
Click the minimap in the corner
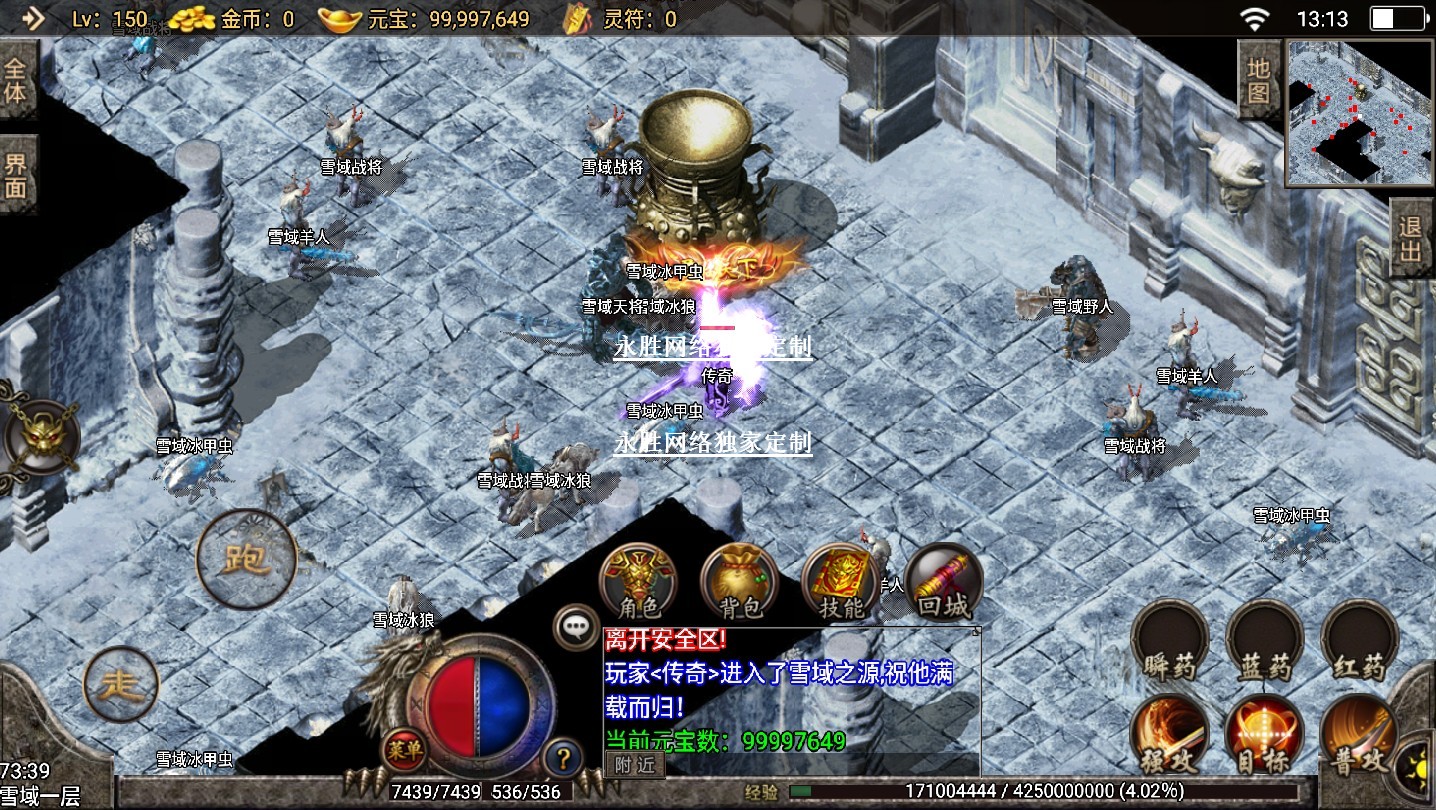(x=1359, y=113)
